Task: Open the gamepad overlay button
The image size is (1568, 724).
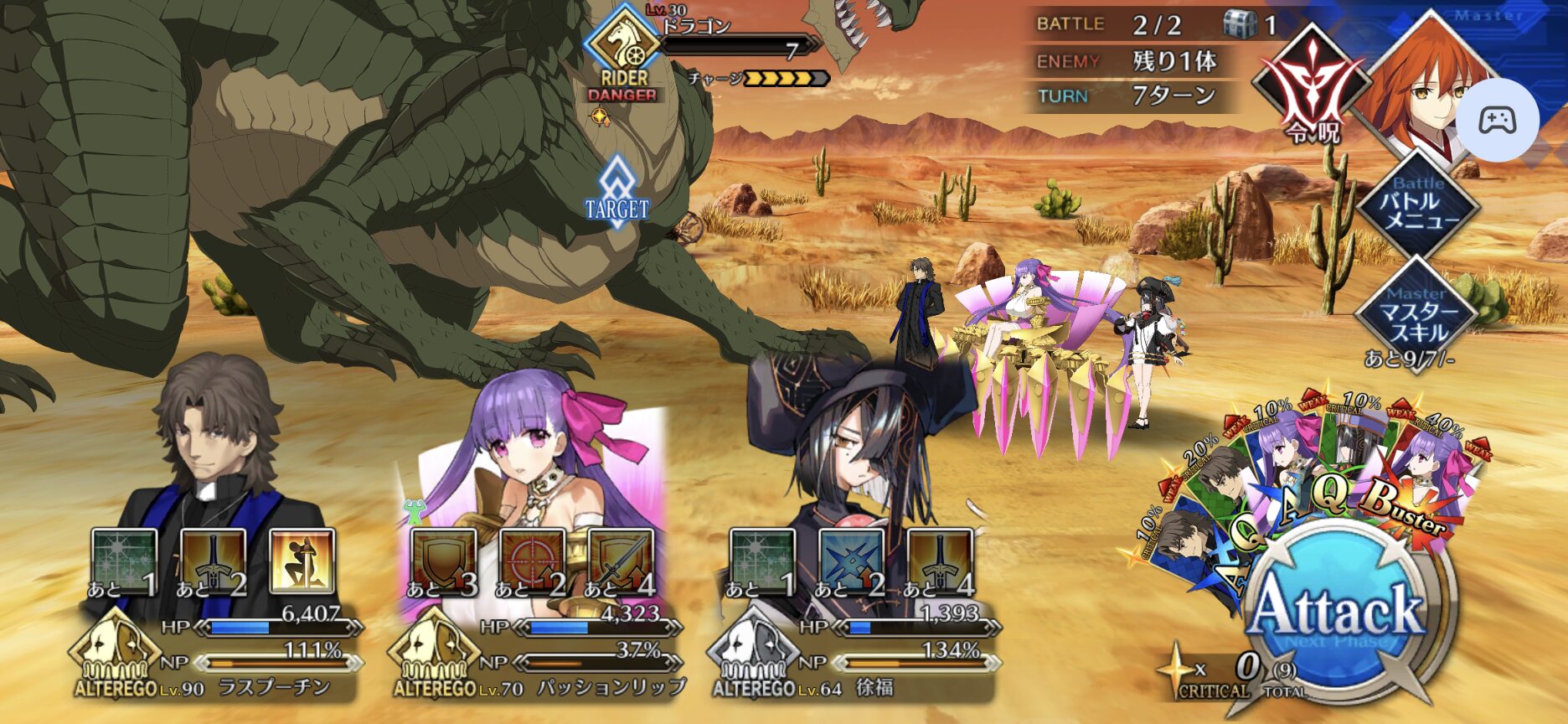Action: pos(1497,121)
